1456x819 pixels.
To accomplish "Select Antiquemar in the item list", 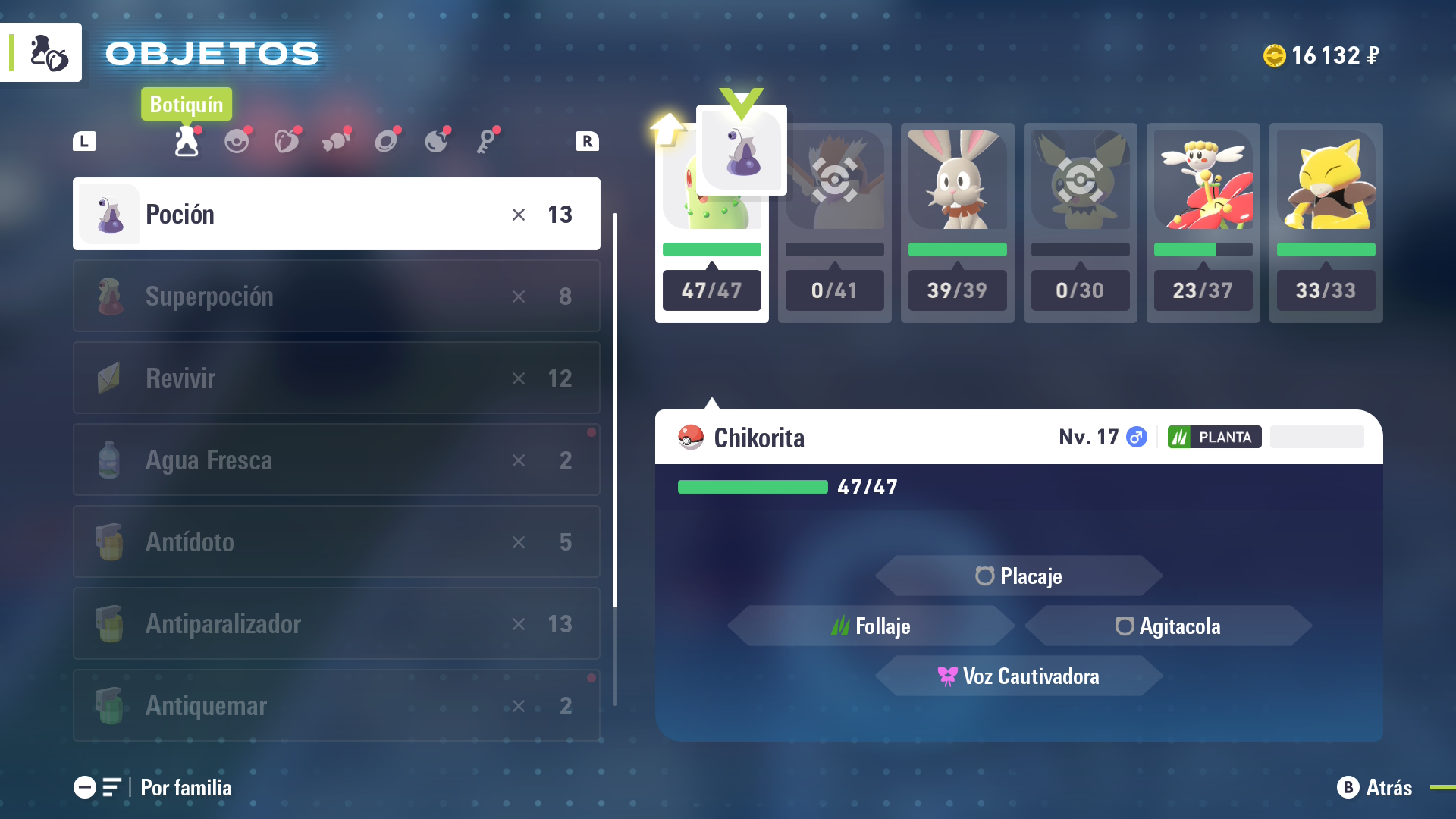I will (x=336, y=705).
